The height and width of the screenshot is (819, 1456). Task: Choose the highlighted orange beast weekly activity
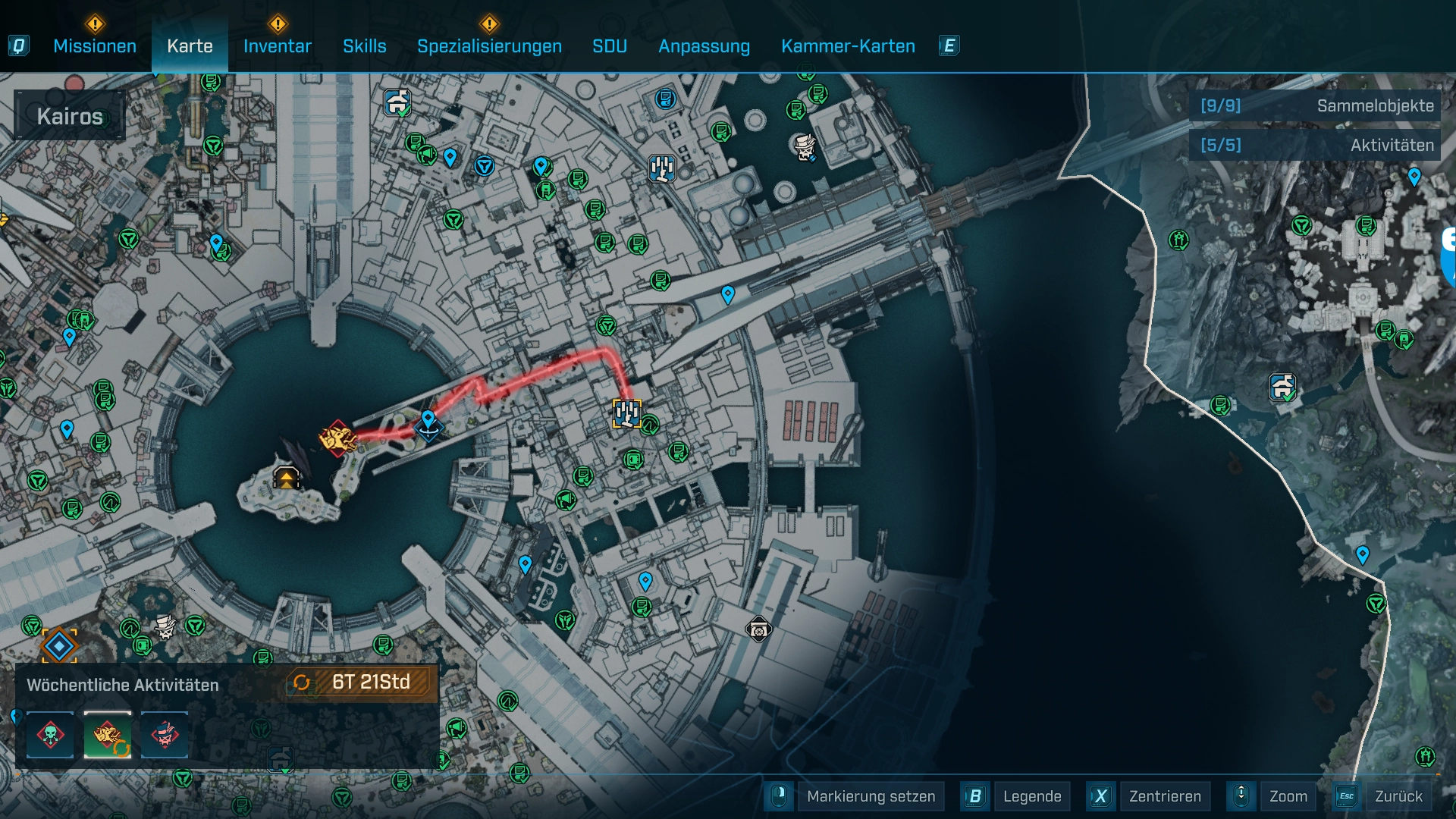(107, 735)
